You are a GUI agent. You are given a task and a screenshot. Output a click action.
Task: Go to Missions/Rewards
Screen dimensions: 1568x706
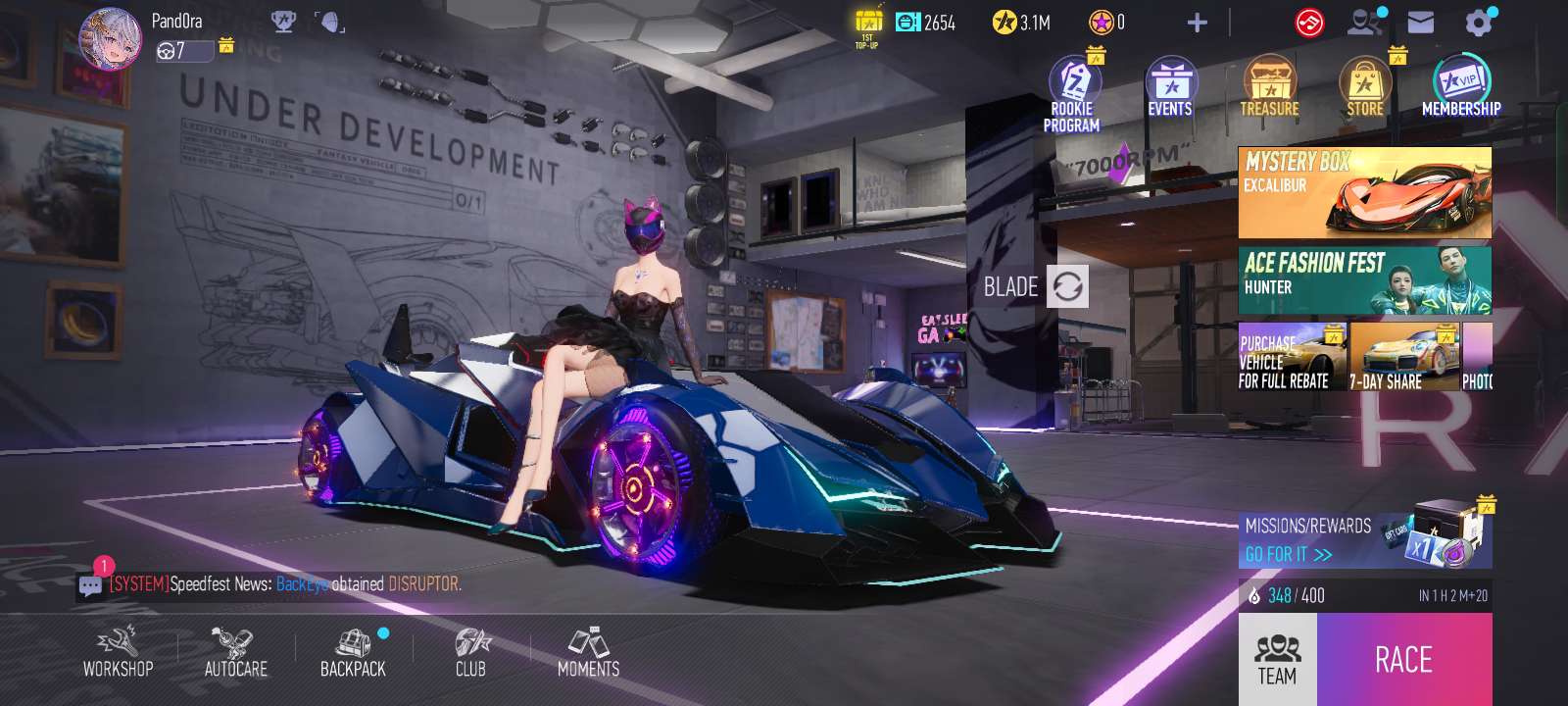tap(1364, 540)
